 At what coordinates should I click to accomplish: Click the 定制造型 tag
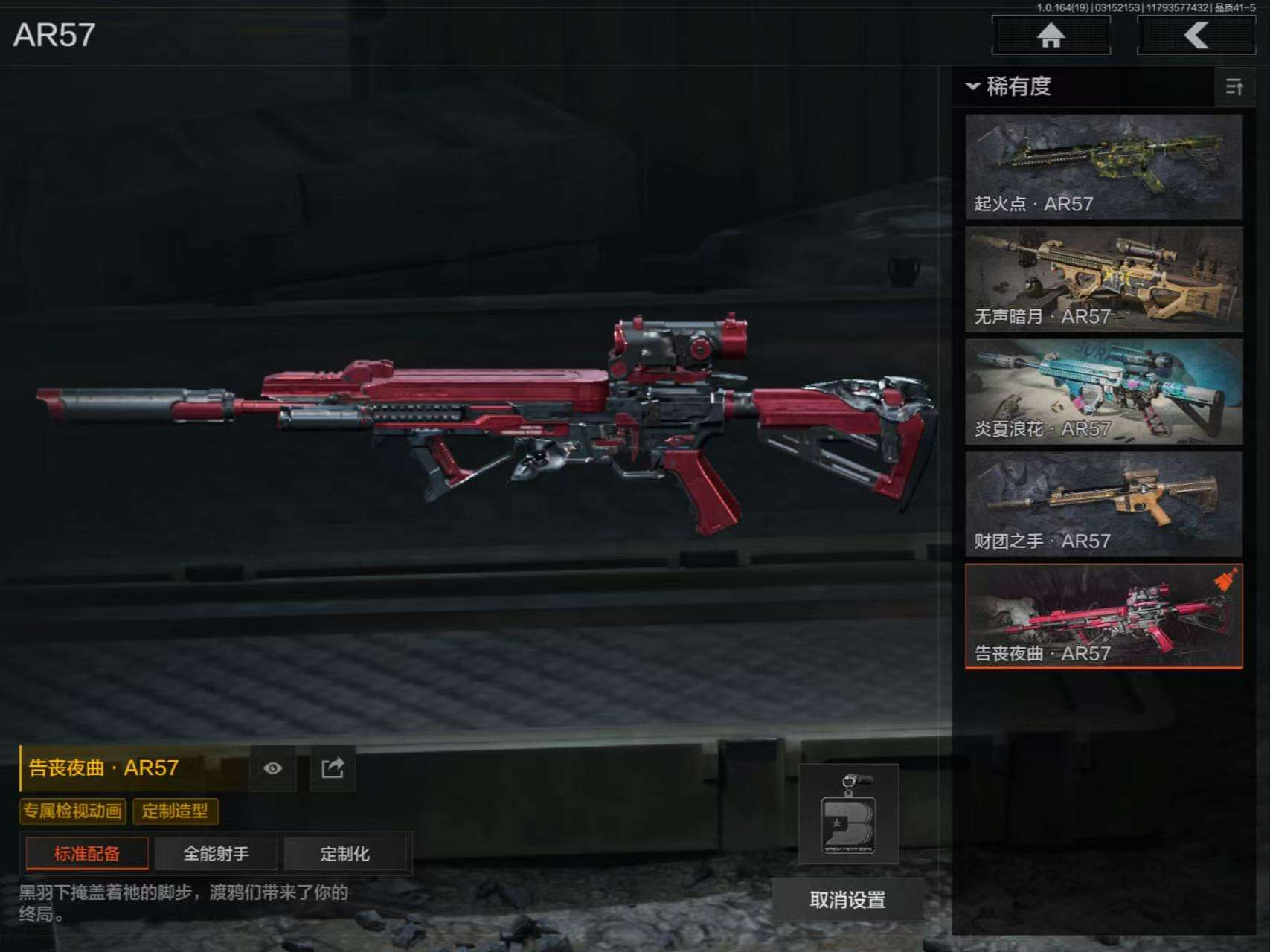pos(175,811)
